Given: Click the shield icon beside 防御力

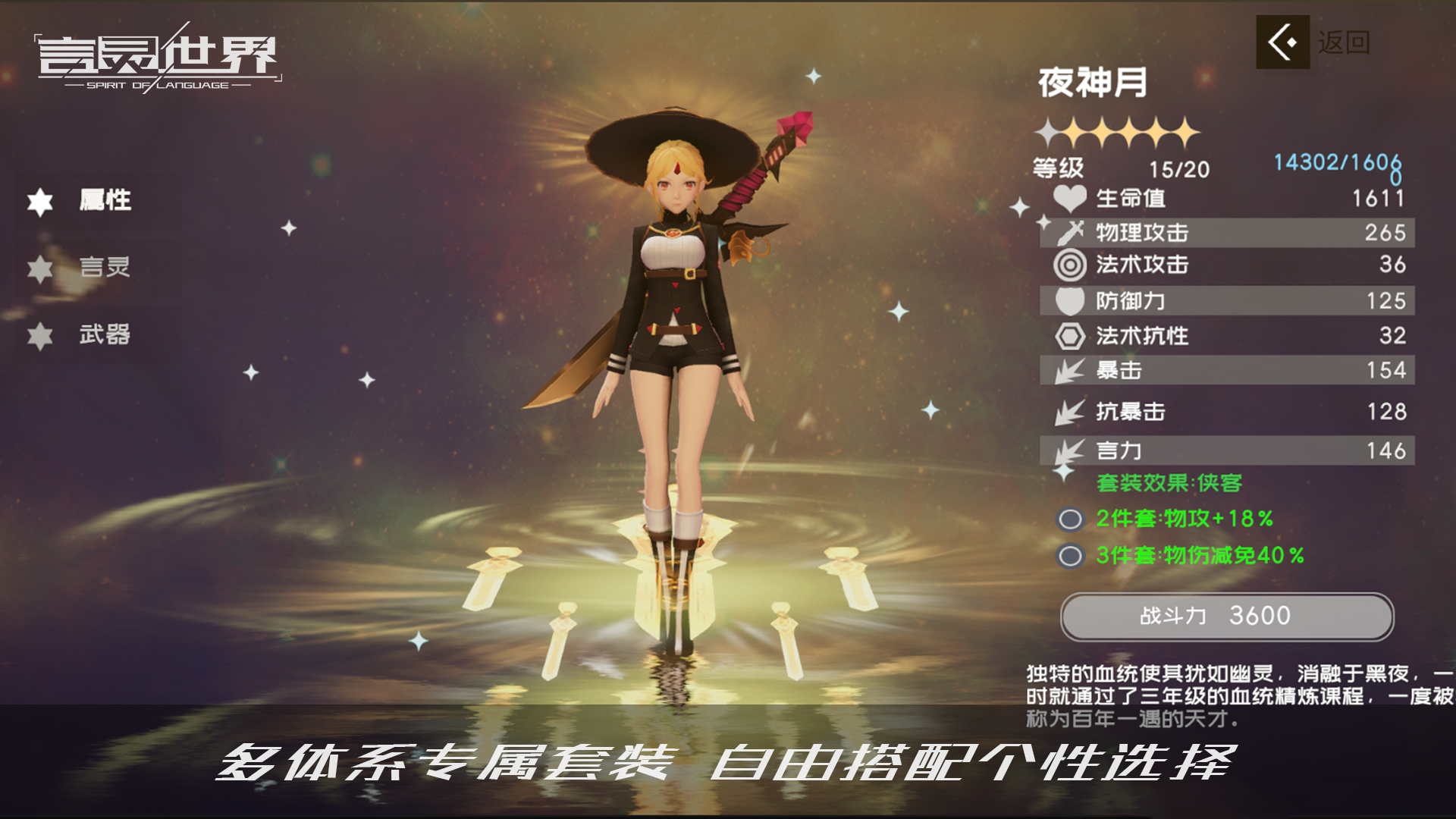Looking at the screenshot, I should (1068, 301).
